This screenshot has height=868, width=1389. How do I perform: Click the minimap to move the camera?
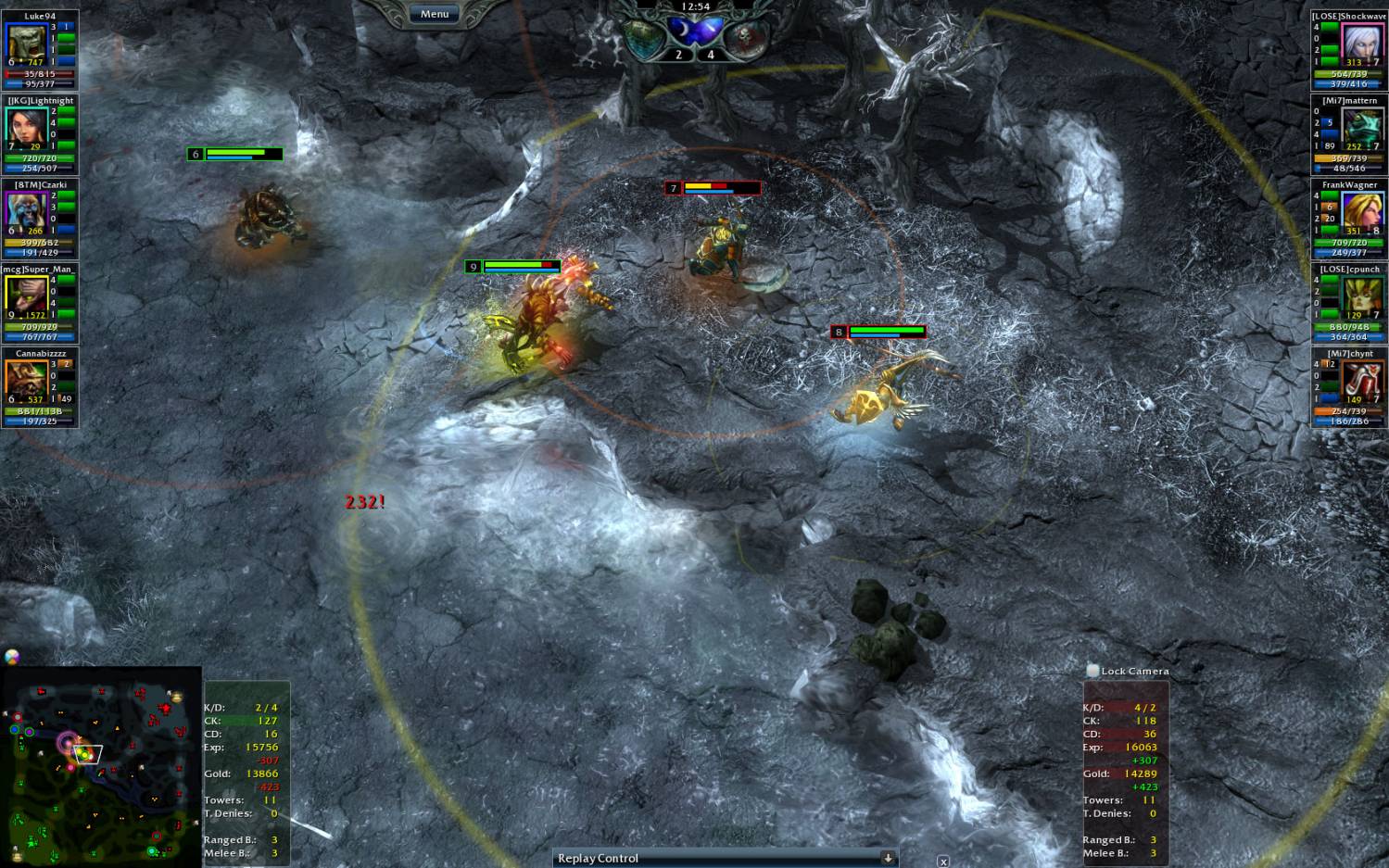[100, 767]
